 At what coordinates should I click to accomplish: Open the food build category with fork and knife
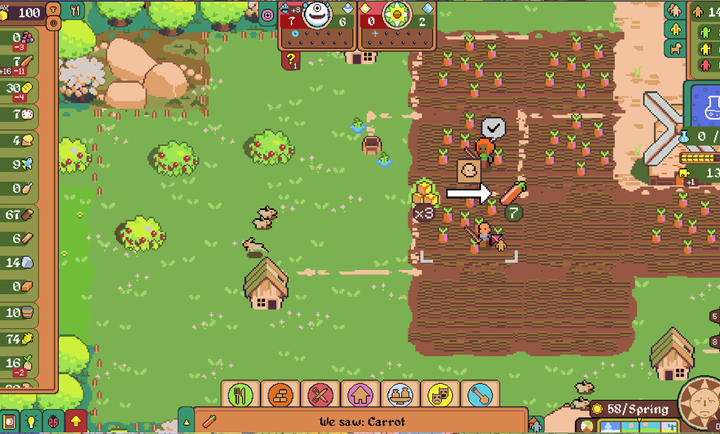pos(240,395)
